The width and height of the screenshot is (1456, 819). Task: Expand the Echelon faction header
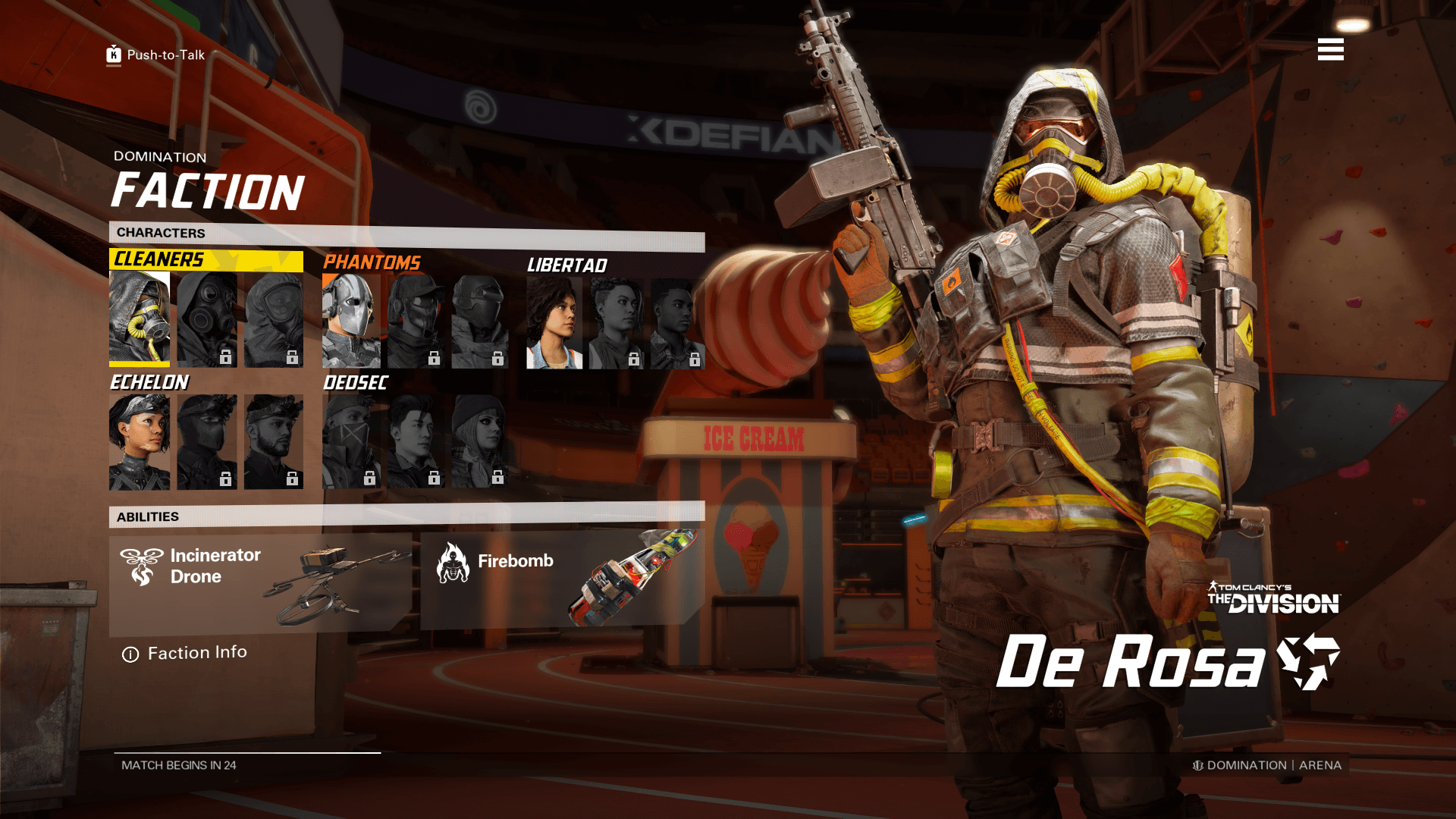point(151,383)
